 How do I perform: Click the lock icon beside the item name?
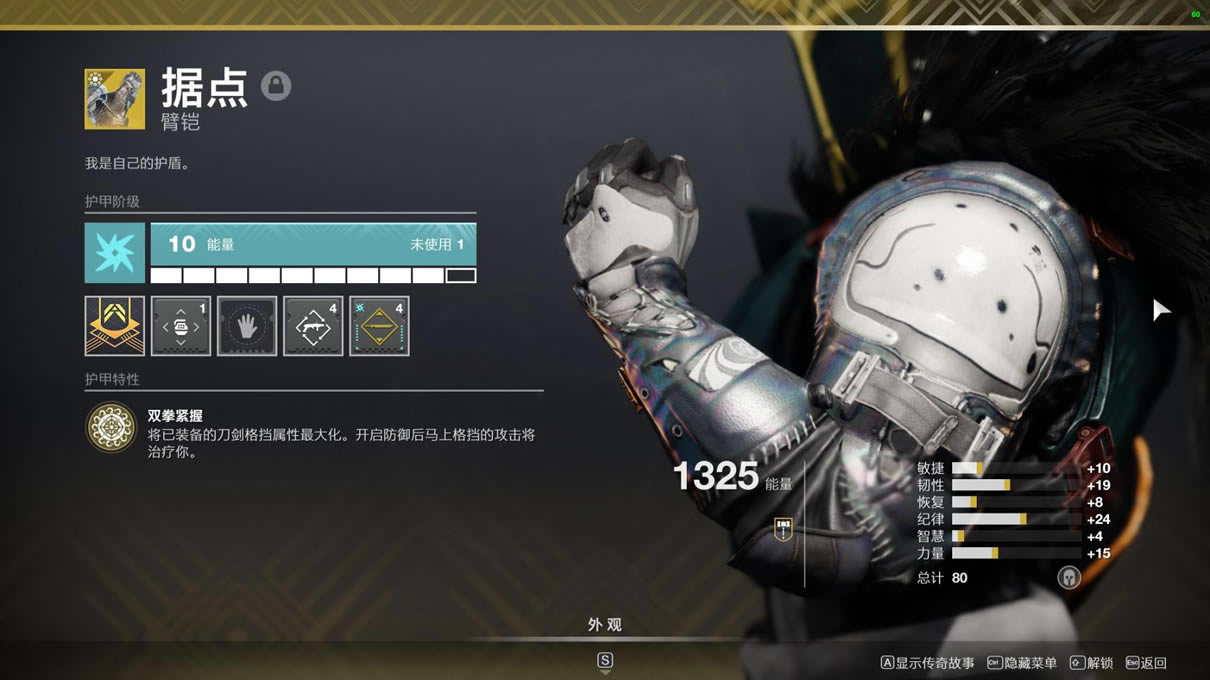(276, 86)
